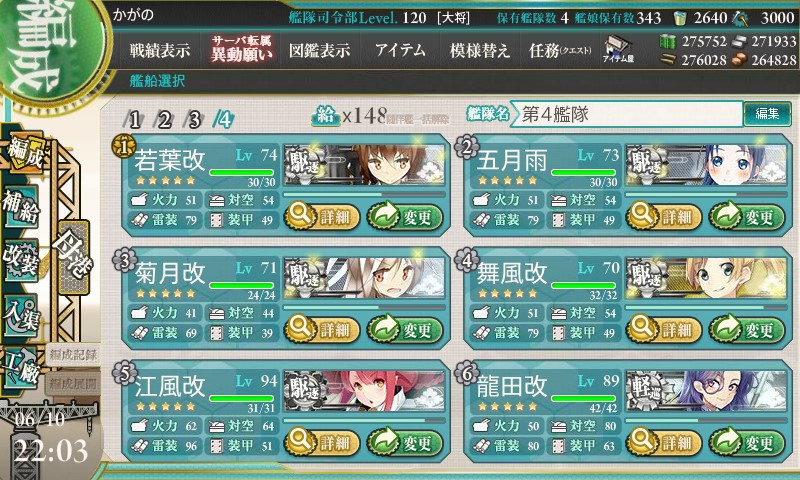
Task: Open 詳細 details for 江風改
Action: pyautogui.click(x=318, y=441)
